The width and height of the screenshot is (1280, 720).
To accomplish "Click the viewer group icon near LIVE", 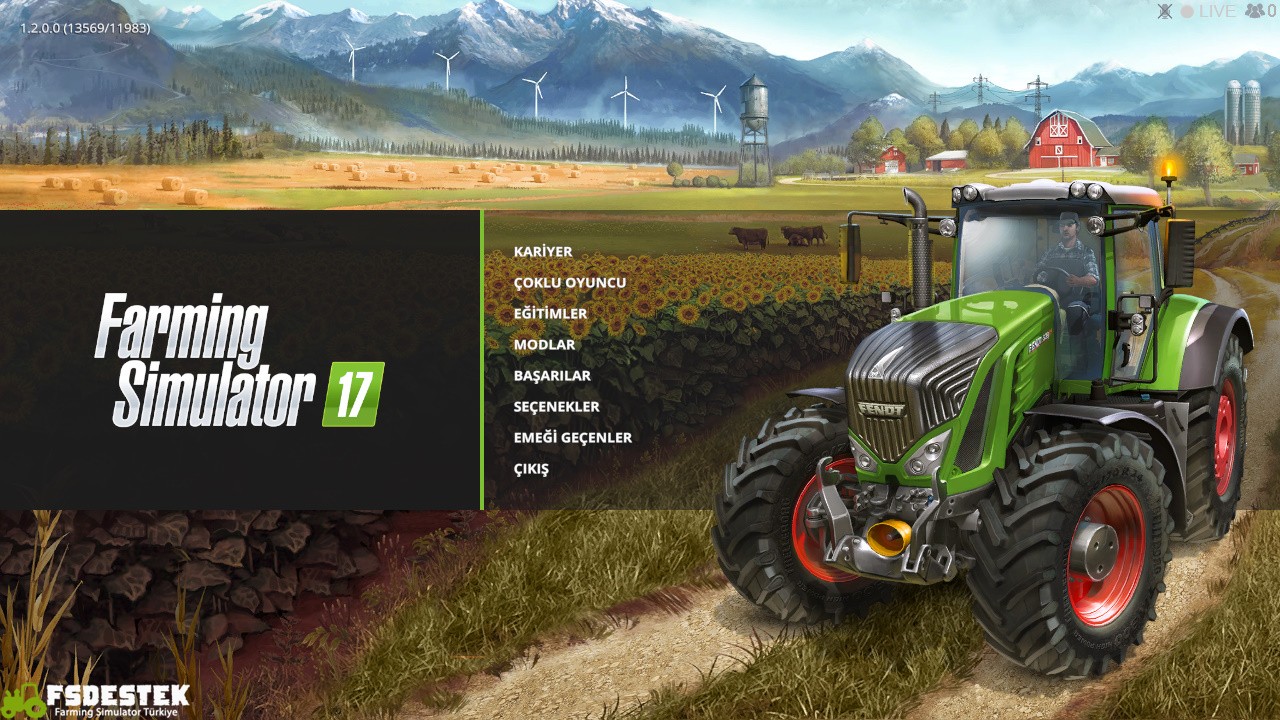I will (x=1253, y=11).
